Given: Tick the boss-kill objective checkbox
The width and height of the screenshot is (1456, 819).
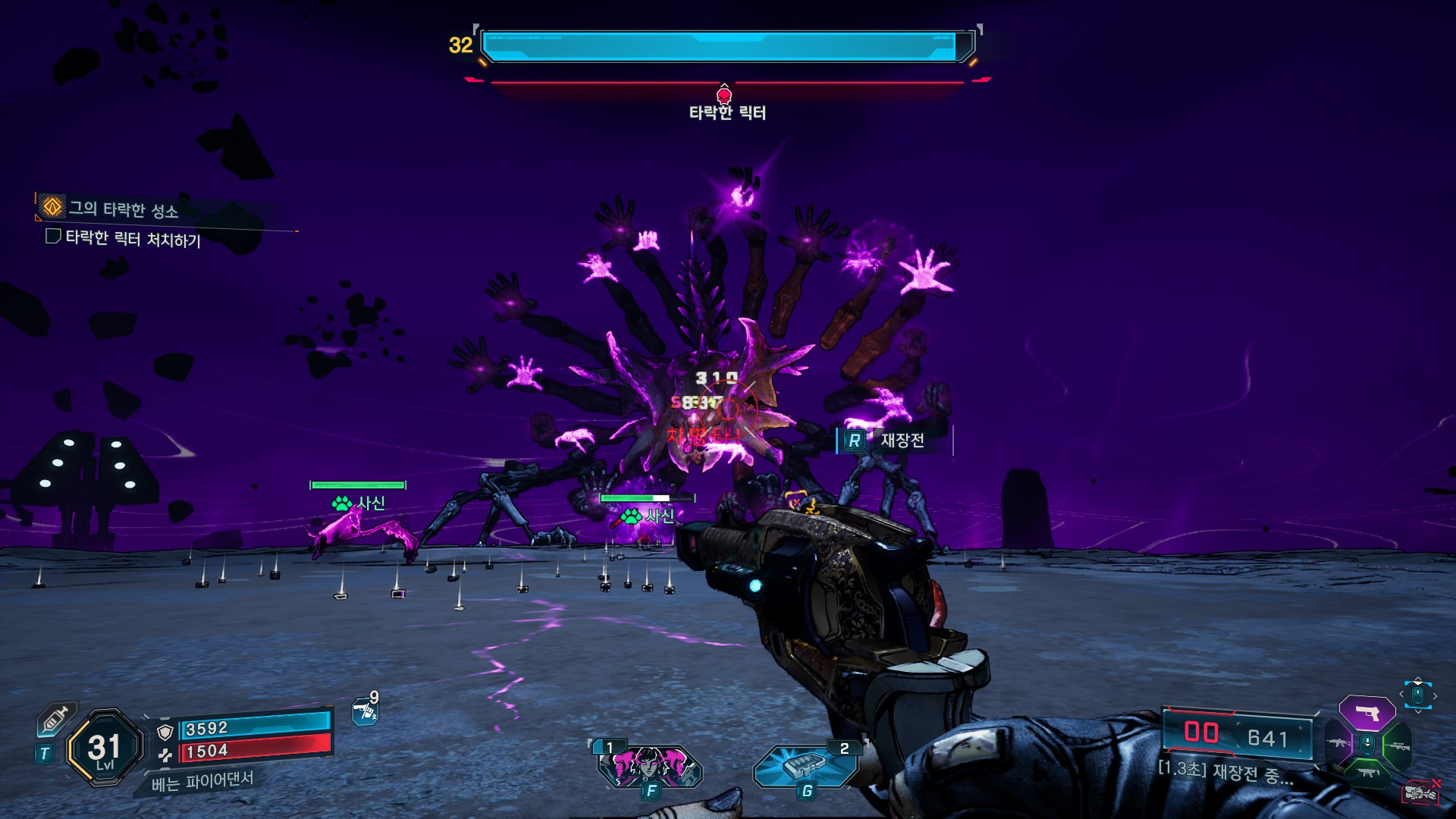Looking at the screenshot, I should click(x=53, y=237).
